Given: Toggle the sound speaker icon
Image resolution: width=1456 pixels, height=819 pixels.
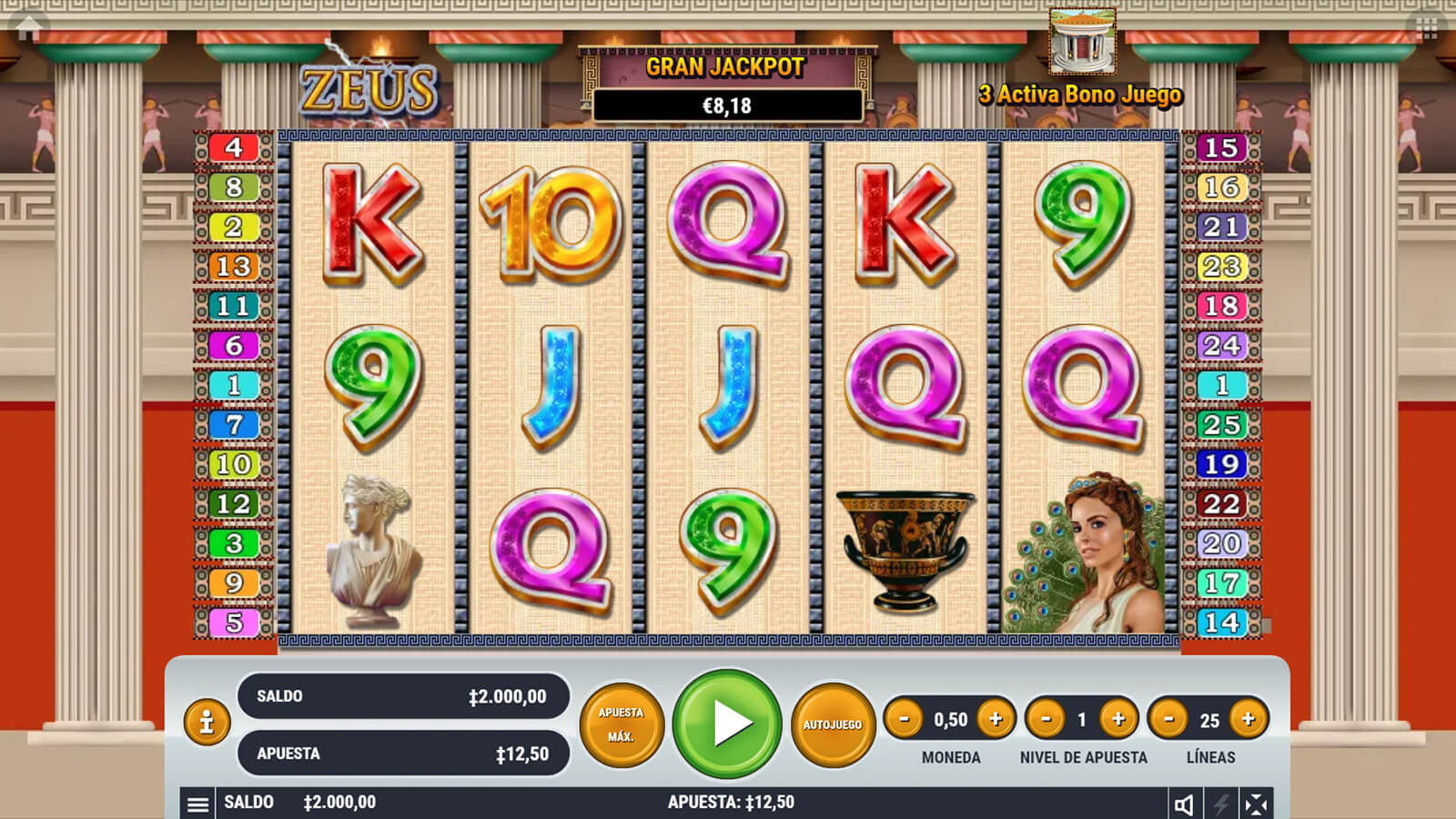Looking at the screenshot, I should (1184, 804).
